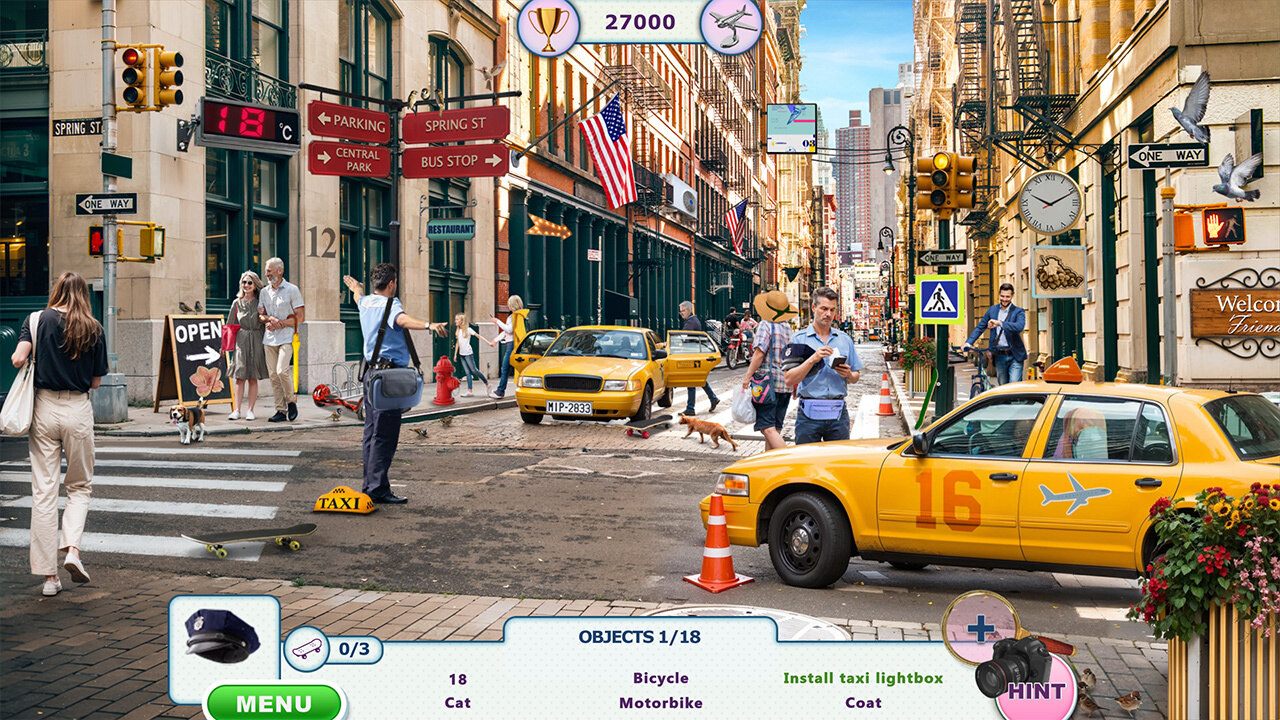Select the skateboard collectible counter icon

pyautogui.click(x=307, y=648)
